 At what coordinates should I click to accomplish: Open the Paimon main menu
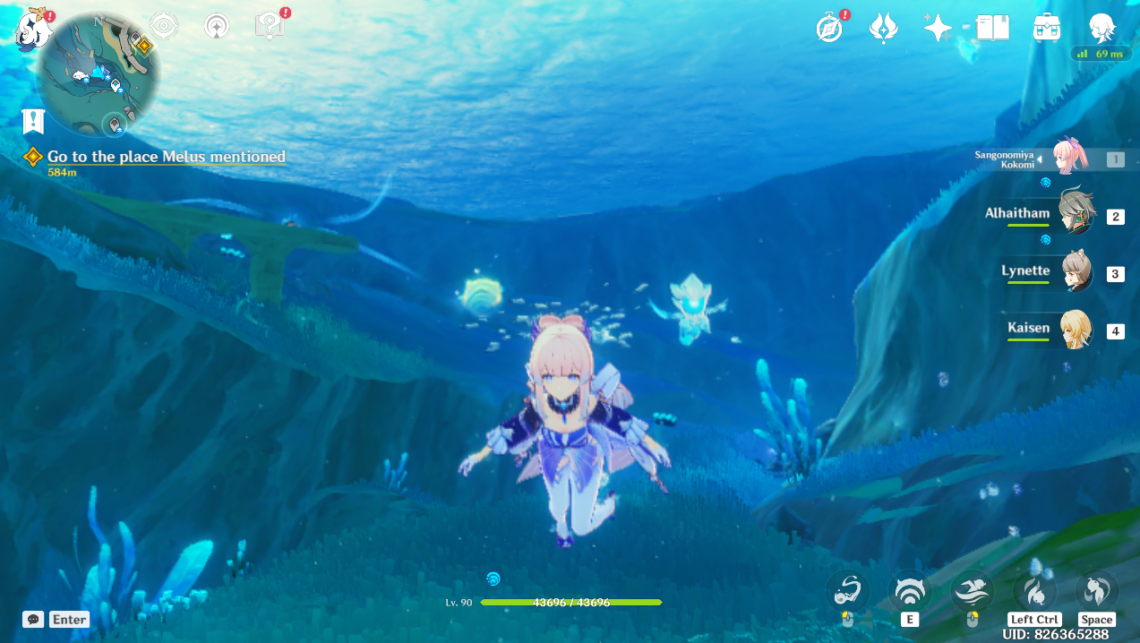[x=33, y=28]
